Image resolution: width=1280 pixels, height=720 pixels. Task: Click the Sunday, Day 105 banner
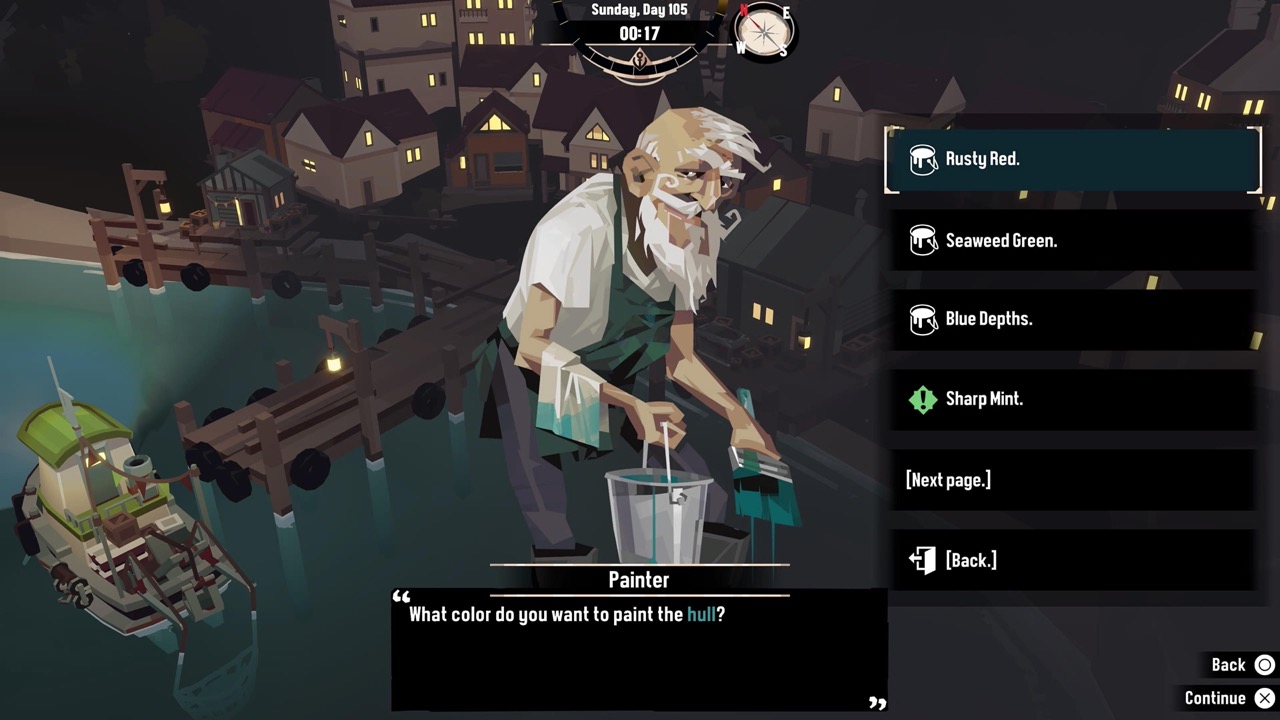click(x=639, y=10)
